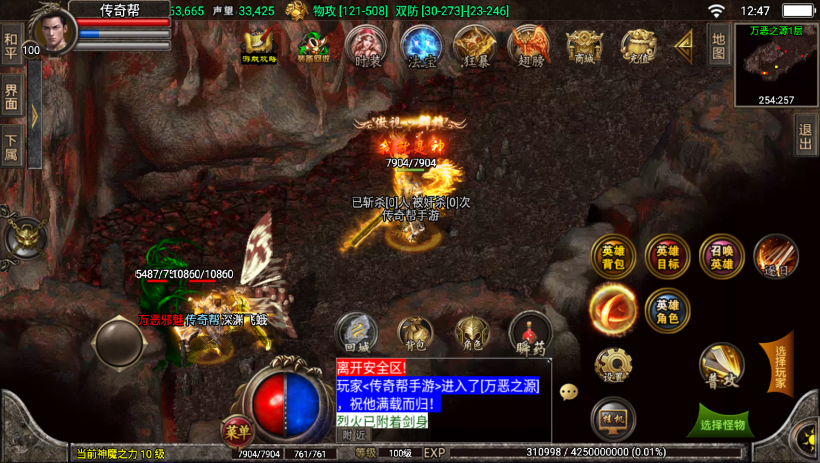Open the 设置 settings gear
This screenshot has height=463, width=820.
coord(613,365)
